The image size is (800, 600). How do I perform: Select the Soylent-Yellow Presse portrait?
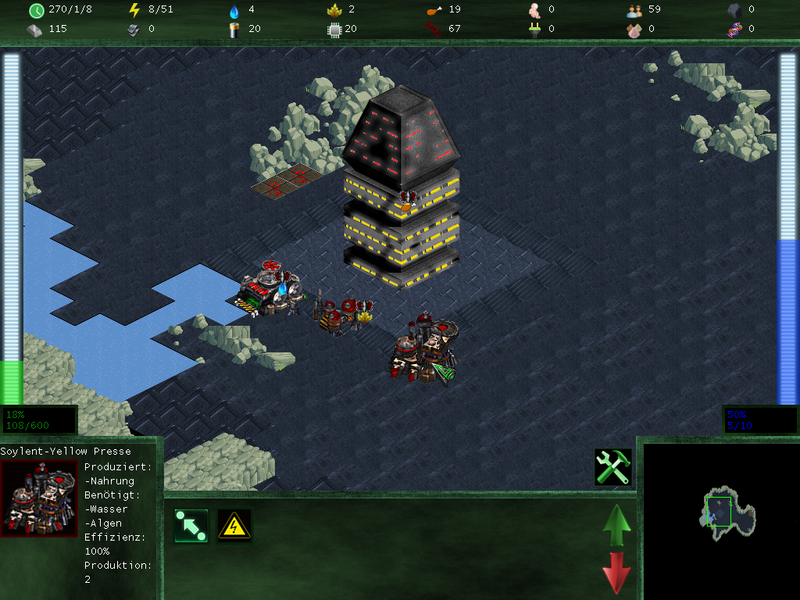point(40,499)
